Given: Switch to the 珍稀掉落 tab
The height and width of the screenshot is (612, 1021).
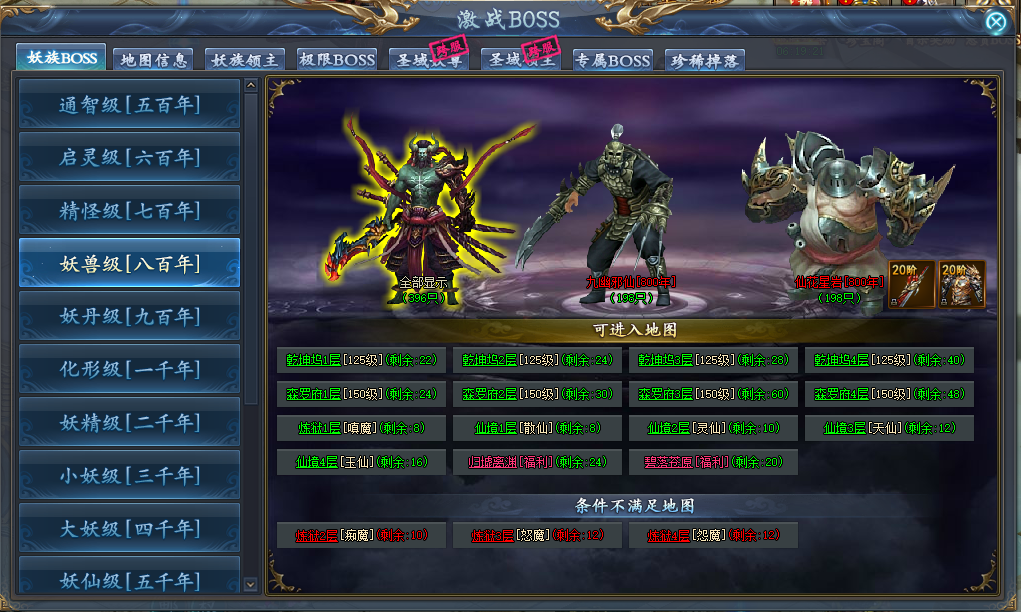Looking at the screenshot, I should (704, 60).
